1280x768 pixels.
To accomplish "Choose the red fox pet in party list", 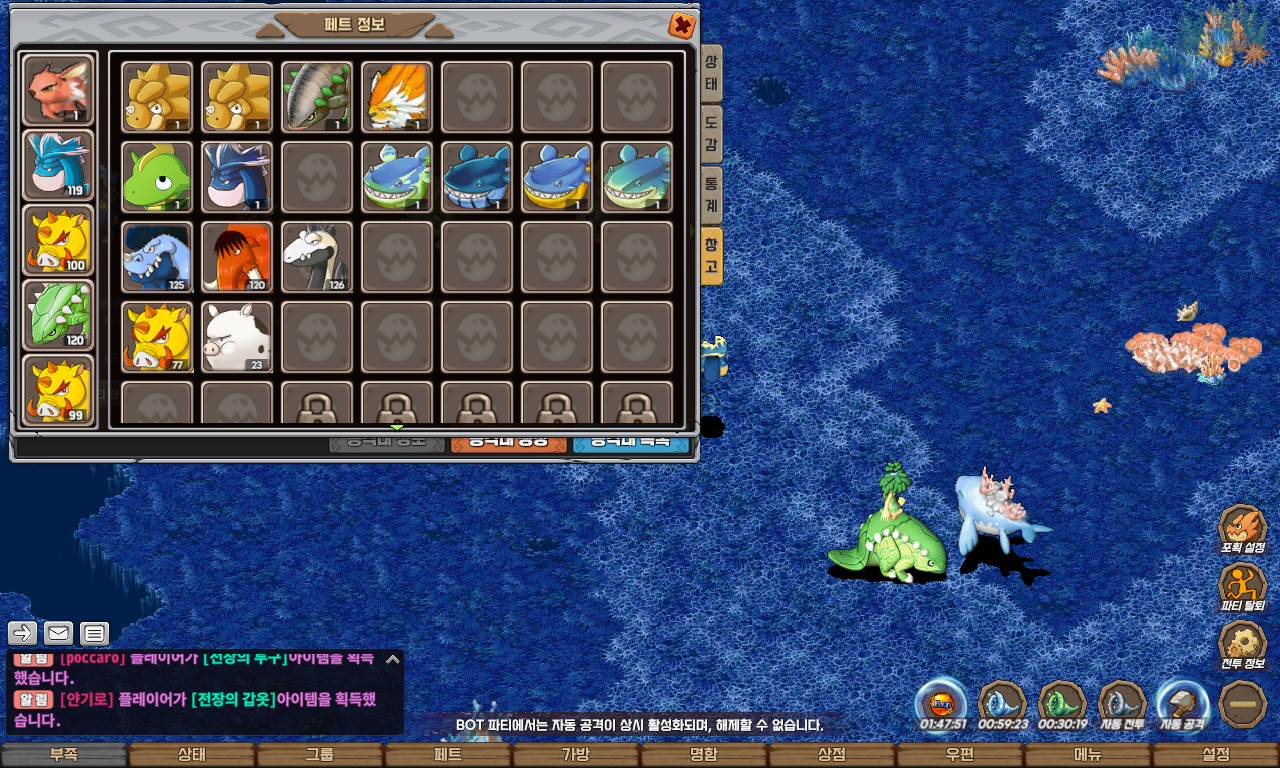I will pyautogui.click(x=58, y=90).
